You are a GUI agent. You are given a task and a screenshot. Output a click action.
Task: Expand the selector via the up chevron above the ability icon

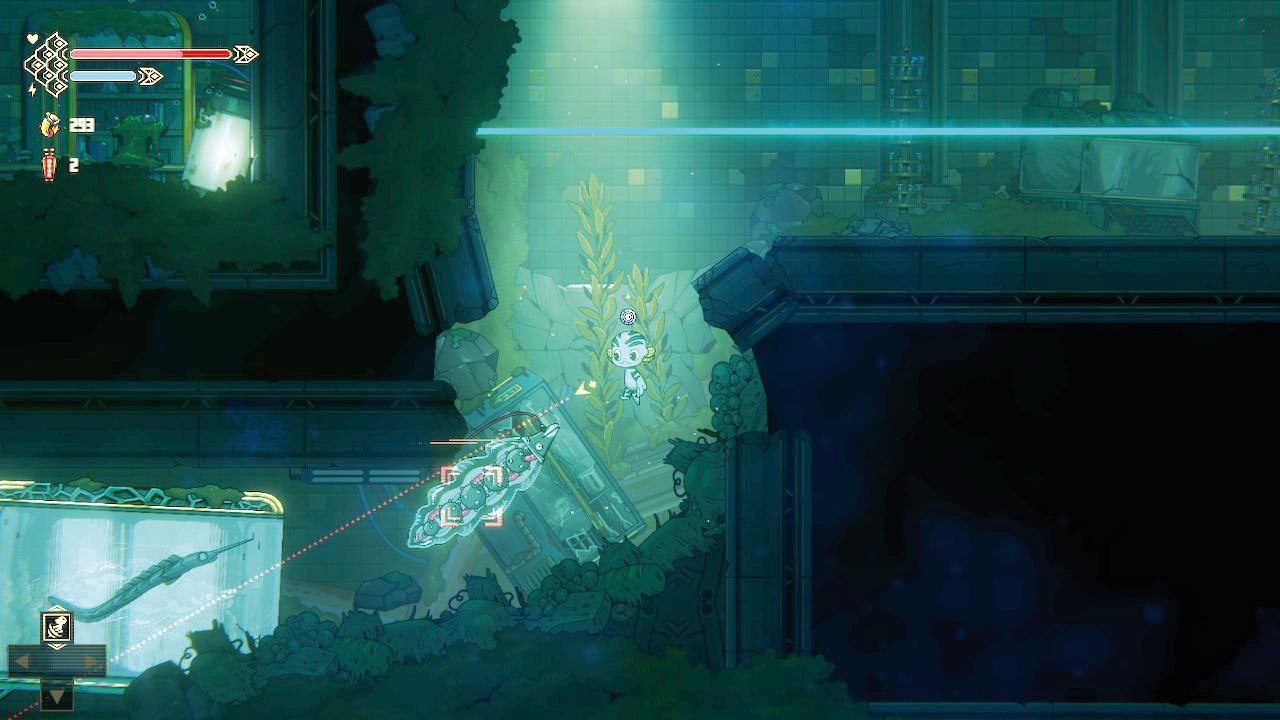57,607
